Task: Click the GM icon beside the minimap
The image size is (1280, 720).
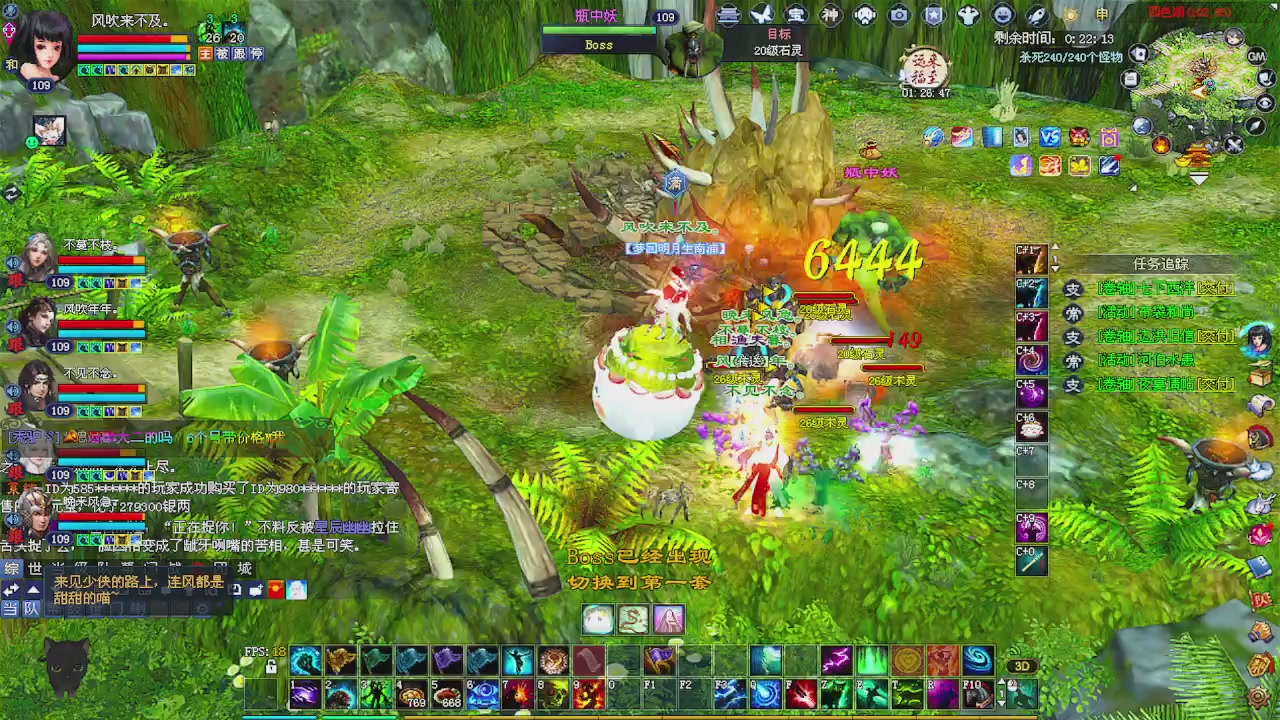Action: (1256, 57)
